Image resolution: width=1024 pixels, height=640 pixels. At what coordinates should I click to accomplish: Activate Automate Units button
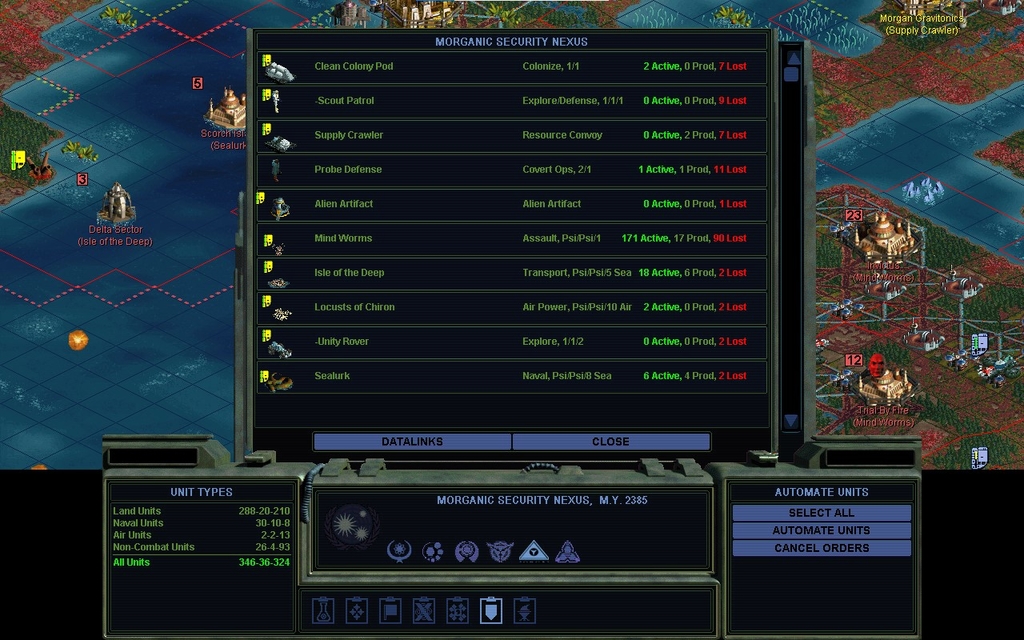pos(821,530)
